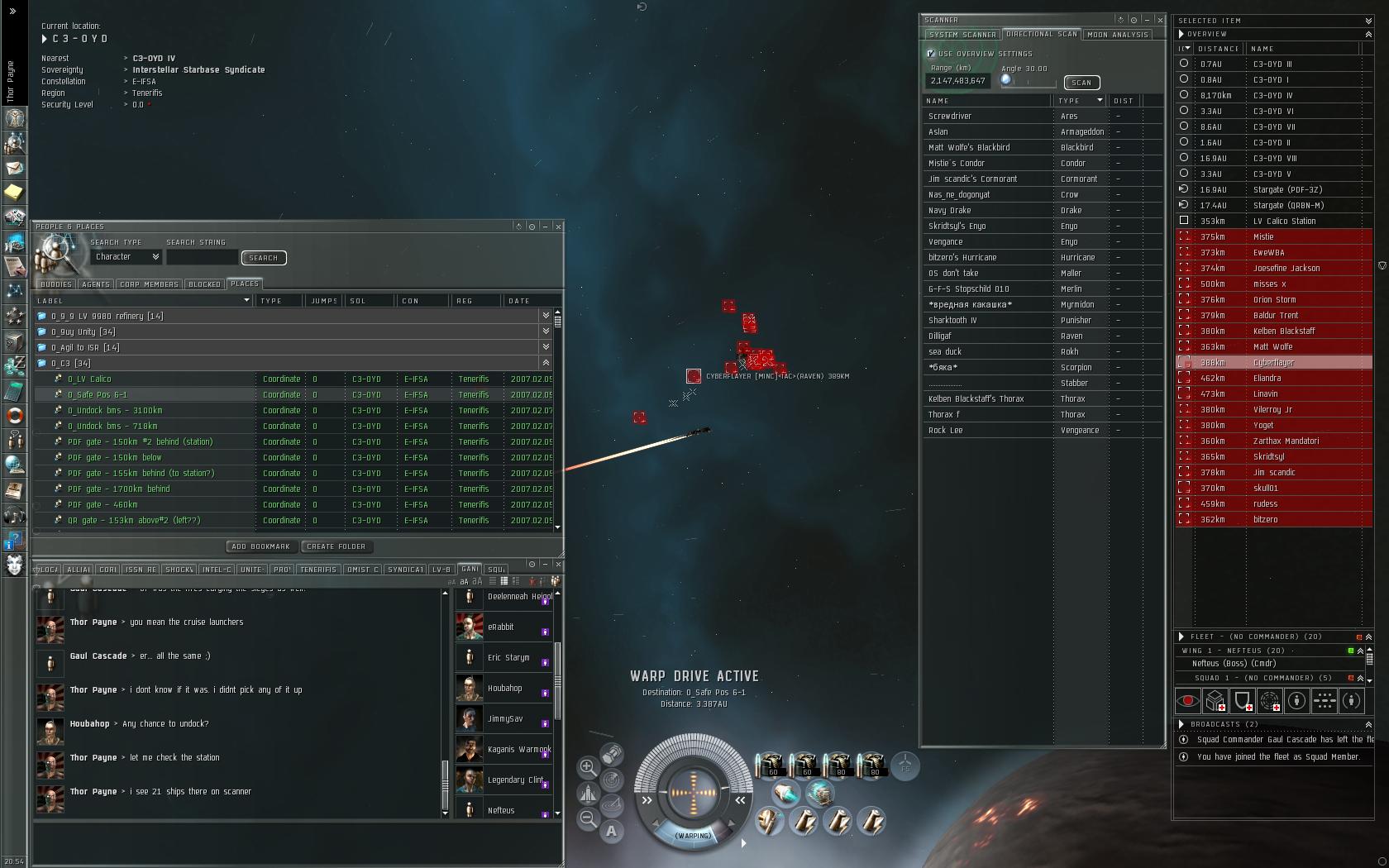This screenshot has height=868, width=1389.
Task: Create a new bookmark folder
Action: (336, 546)
